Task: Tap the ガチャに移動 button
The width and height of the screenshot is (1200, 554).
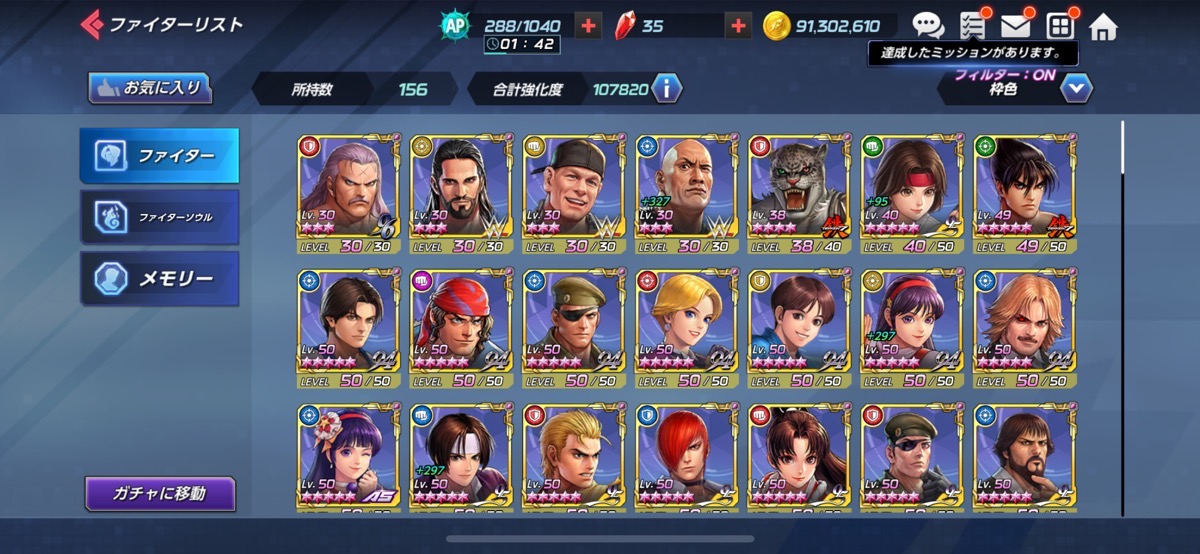Action: coord(160,493)
